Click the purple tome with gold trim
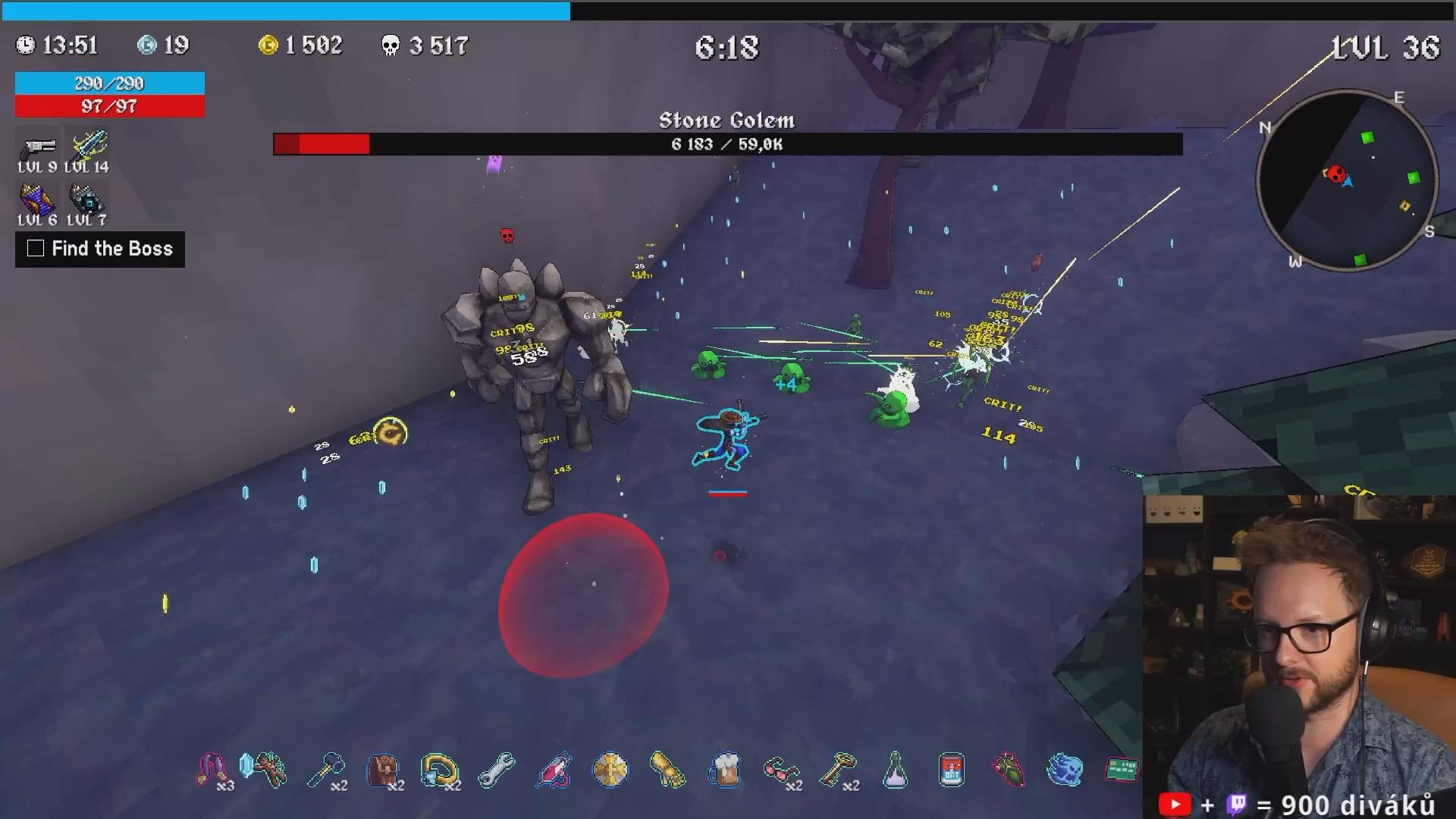The image size is (1456, 819). tap(36, 200)
